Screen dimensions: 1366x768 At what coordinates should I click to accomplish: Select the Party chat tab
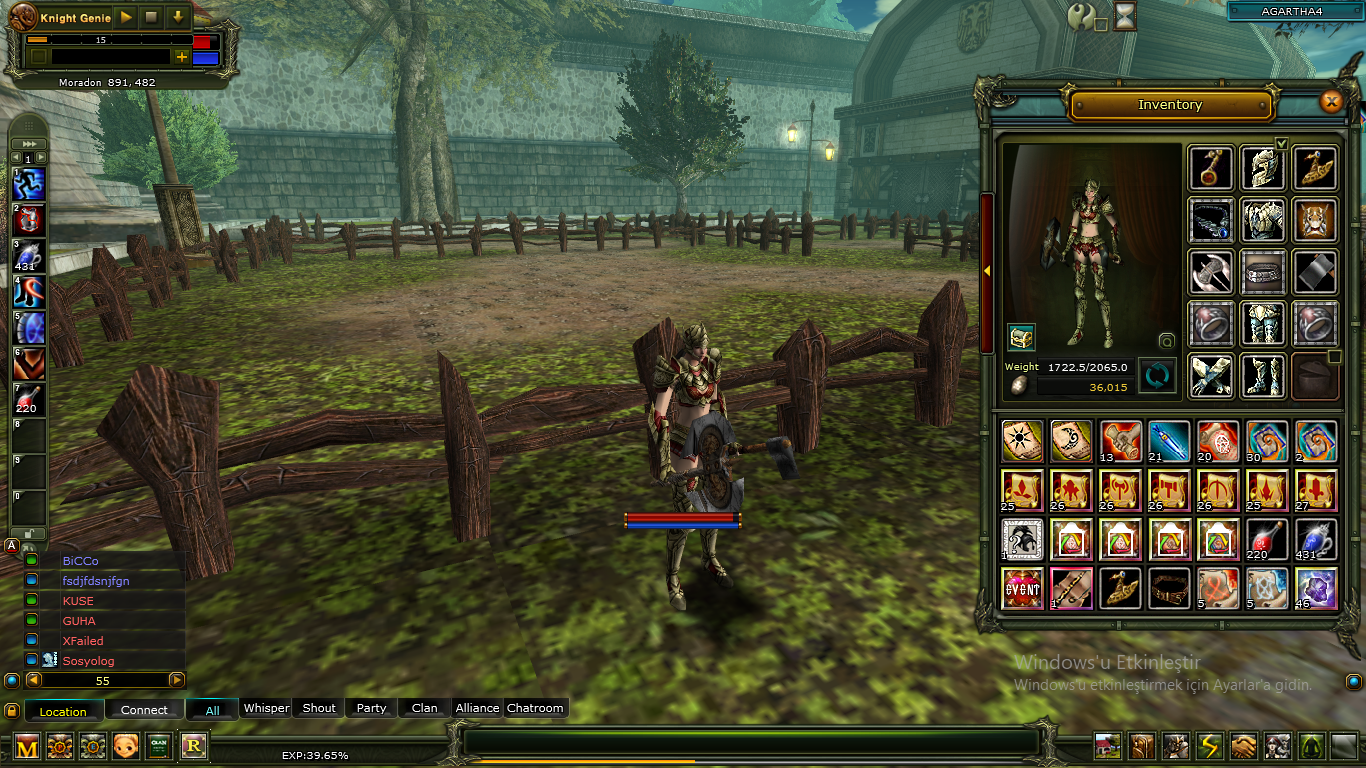[x=371, y=708]
